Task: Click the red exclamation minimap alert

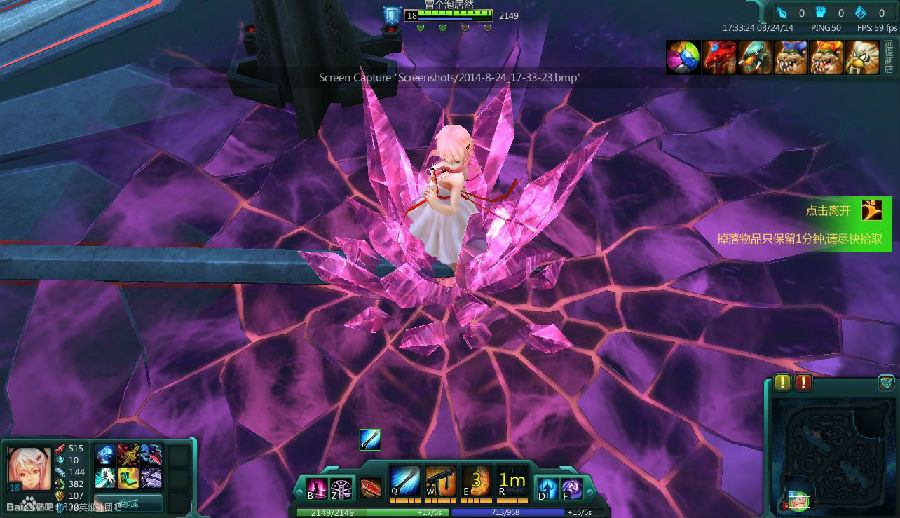Action: [x=804, y=383]
